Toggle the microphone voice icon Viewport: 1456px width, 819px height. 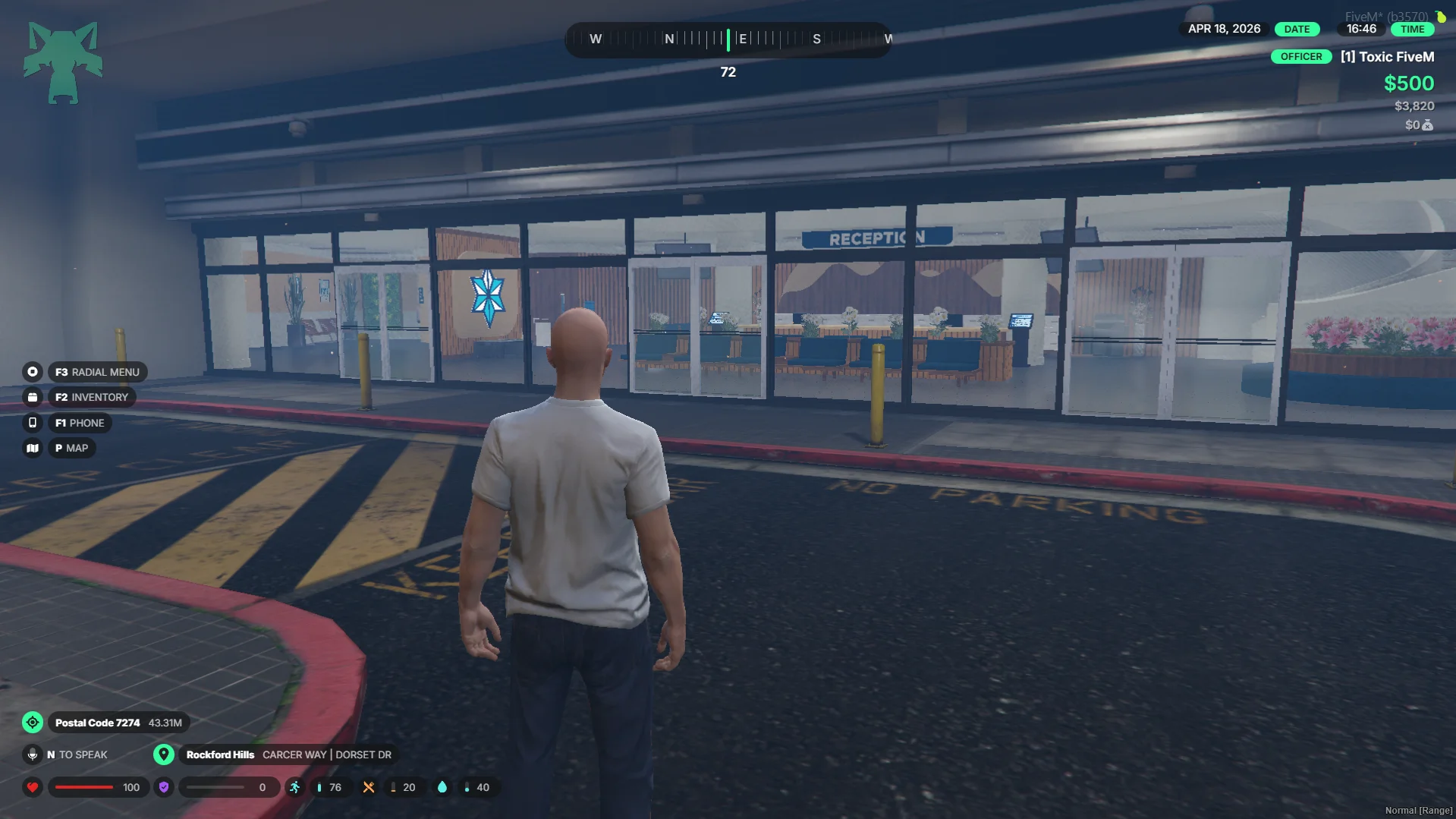click(33, 754)
